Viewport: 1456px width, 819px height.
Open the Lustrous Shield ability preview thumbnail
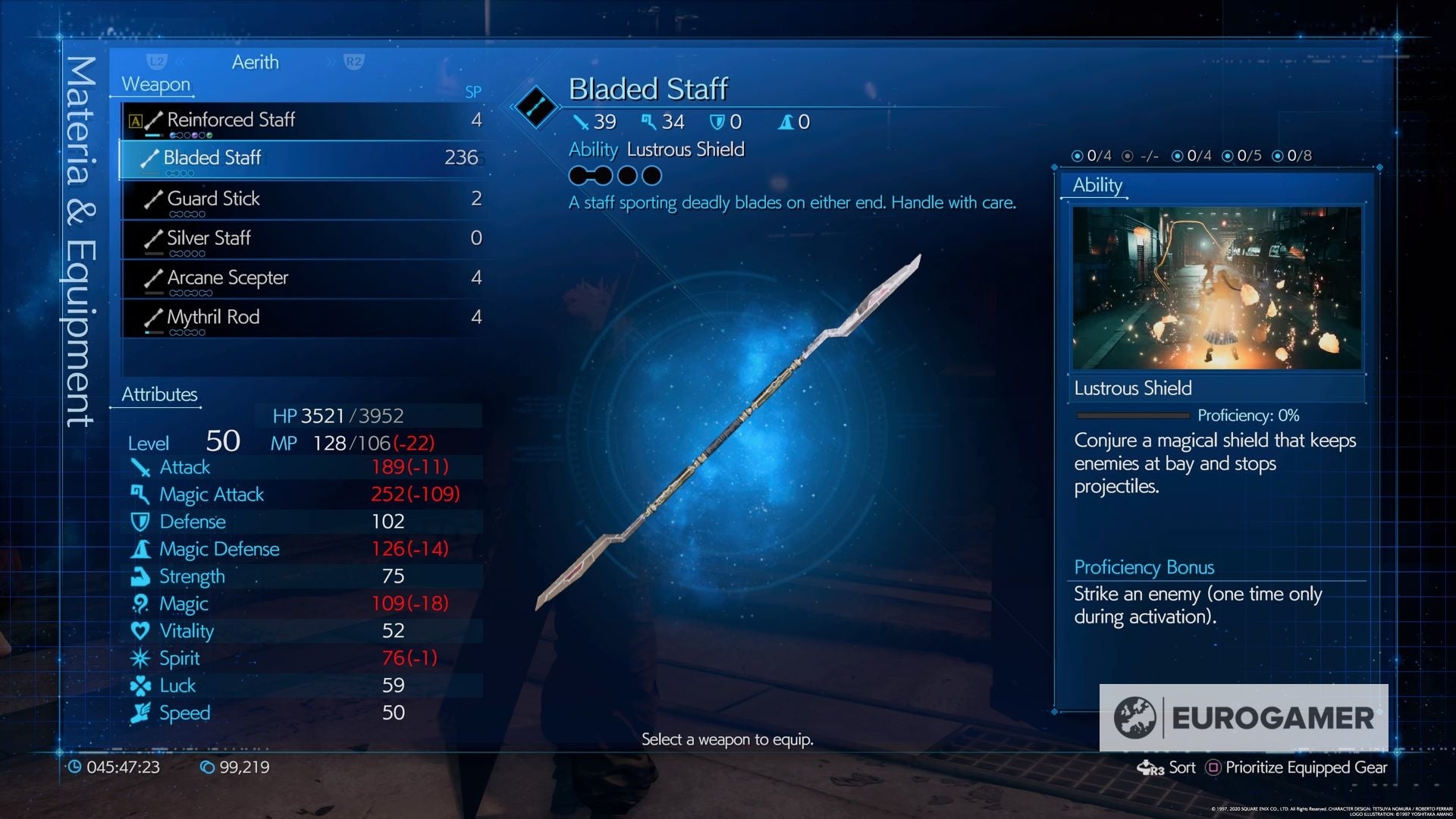(x=1216, y=288)
